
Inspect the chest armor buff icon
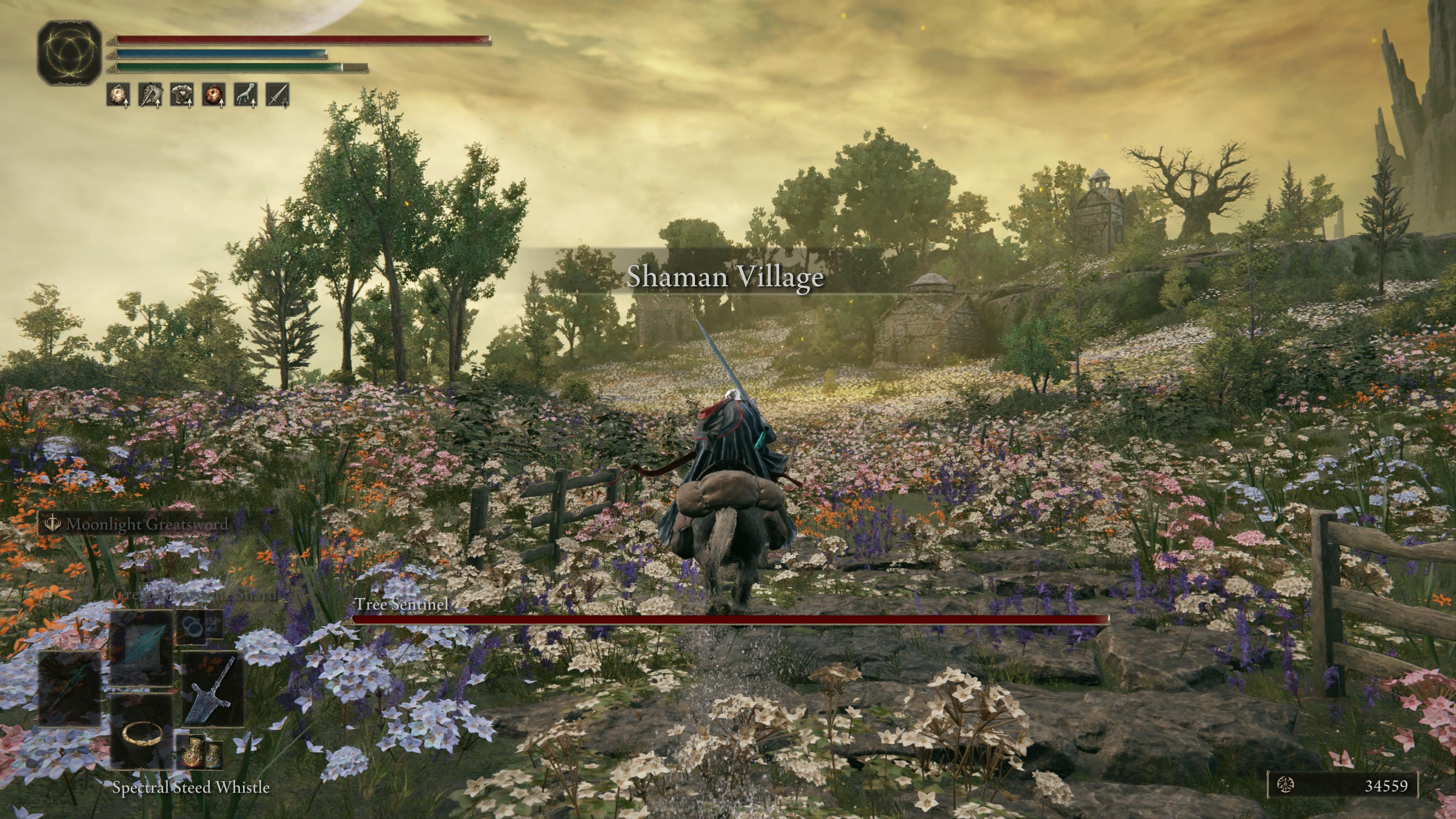(x=182, y=94)
